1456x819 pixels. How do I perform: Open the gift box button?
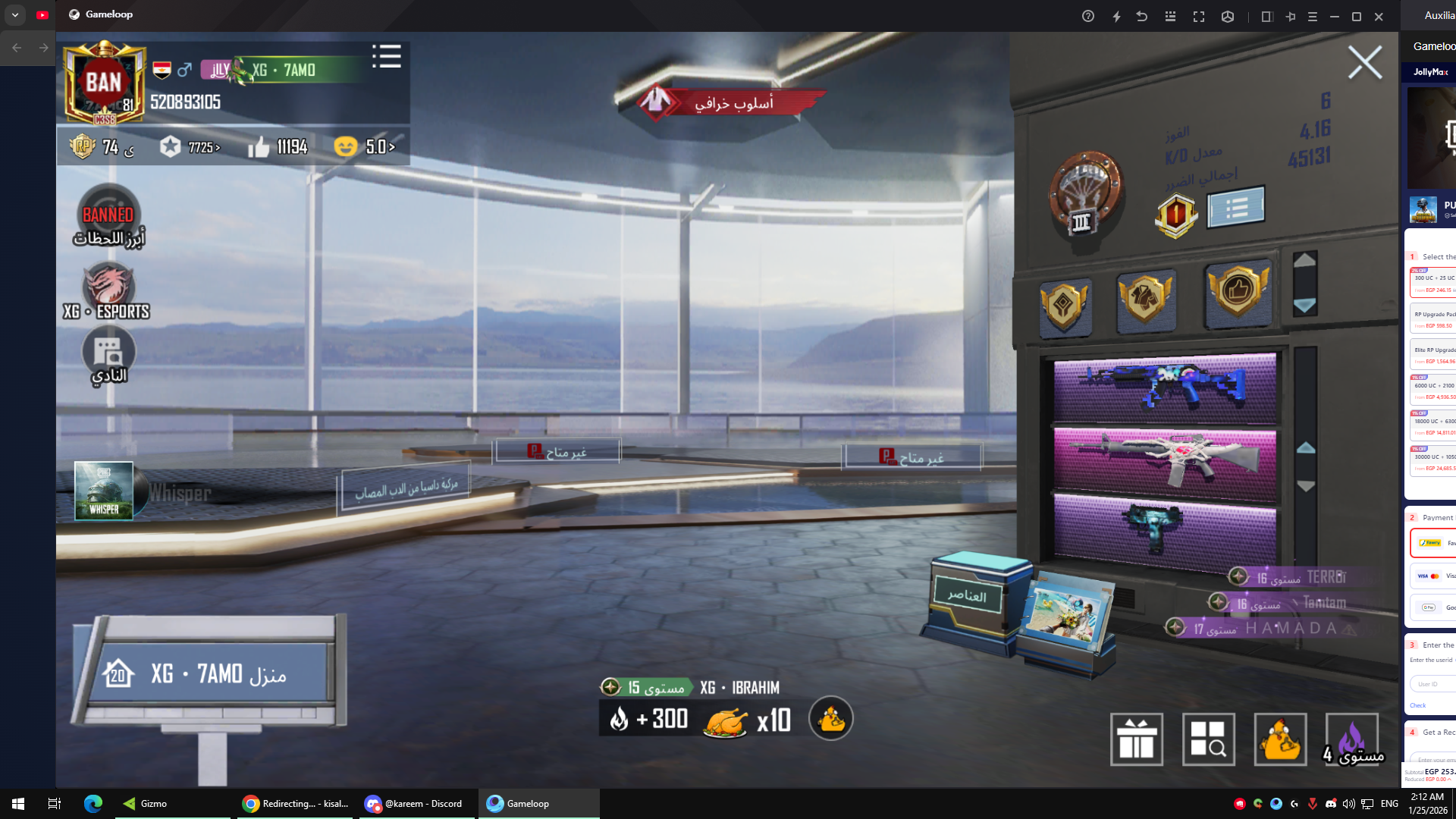point(1136,739)
